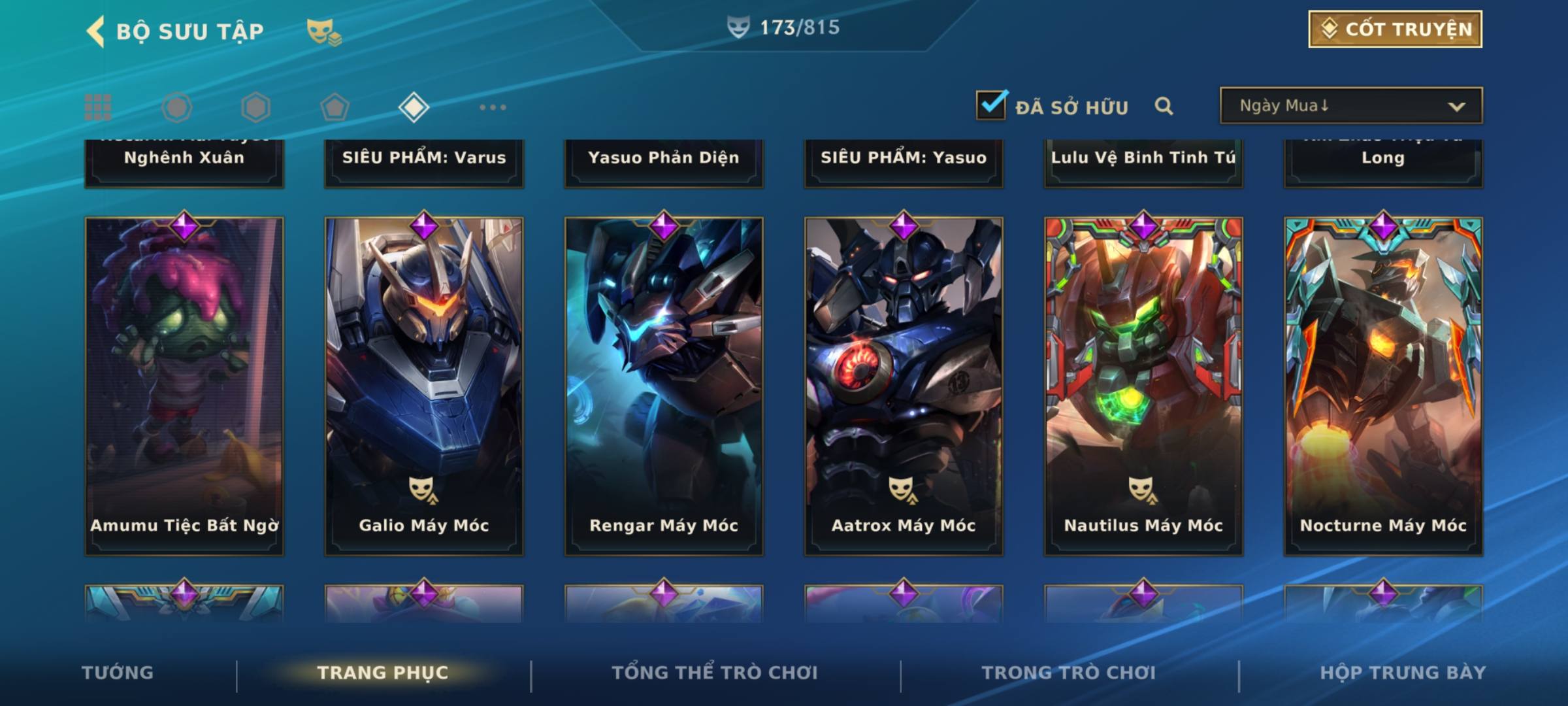Switch to the Tổng Thể Trò Chơi tab

pyautogui.click(x=715, y=673)
